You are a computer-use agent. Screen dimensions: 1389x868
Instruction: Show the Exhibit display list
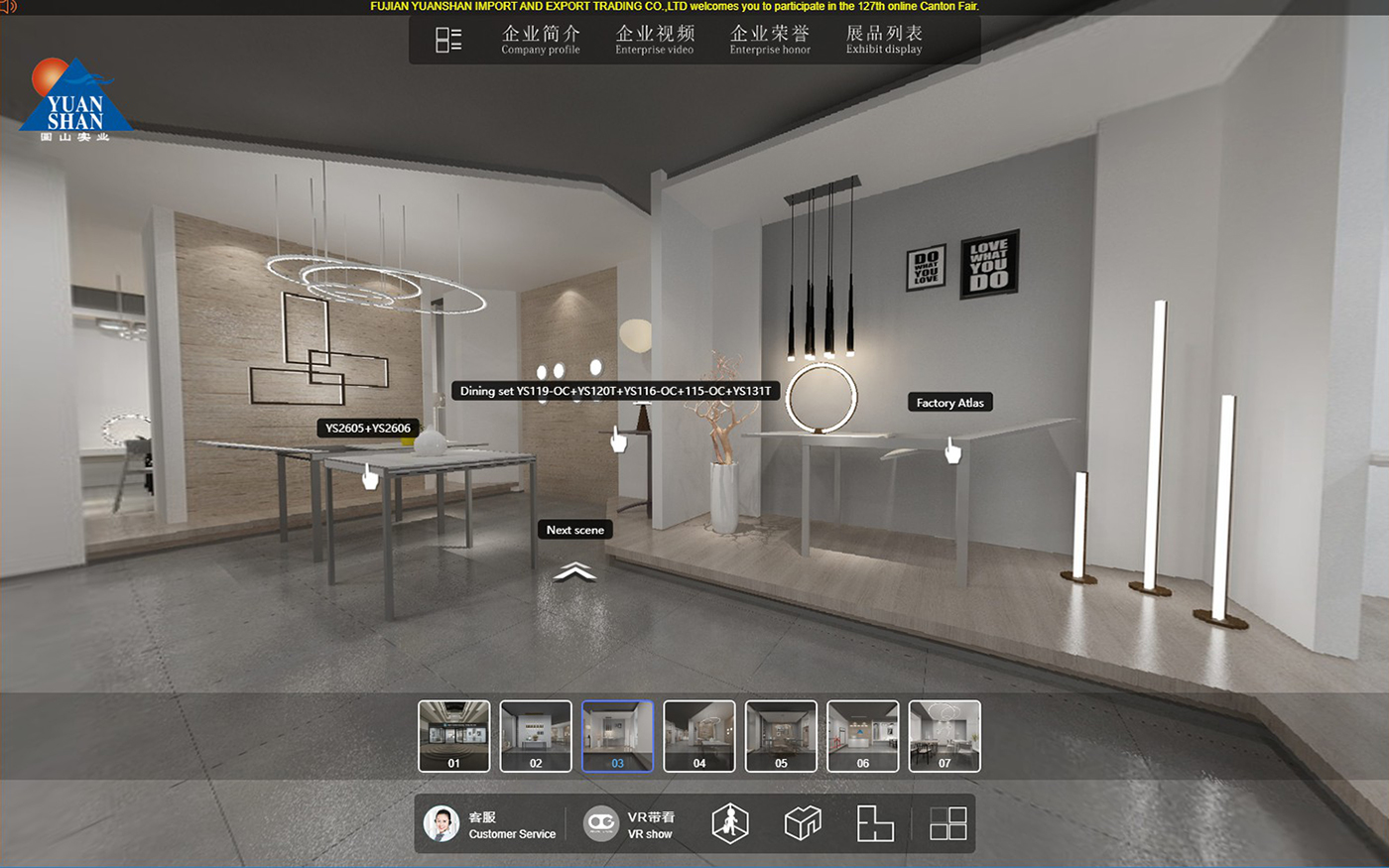pyautogui.click(x=884, y=40)
